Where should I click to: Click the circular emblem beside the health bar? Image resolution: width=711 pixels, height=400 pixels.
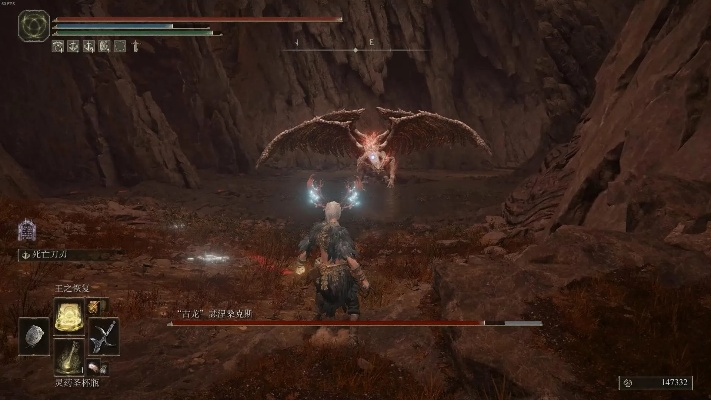click(35, 25)
